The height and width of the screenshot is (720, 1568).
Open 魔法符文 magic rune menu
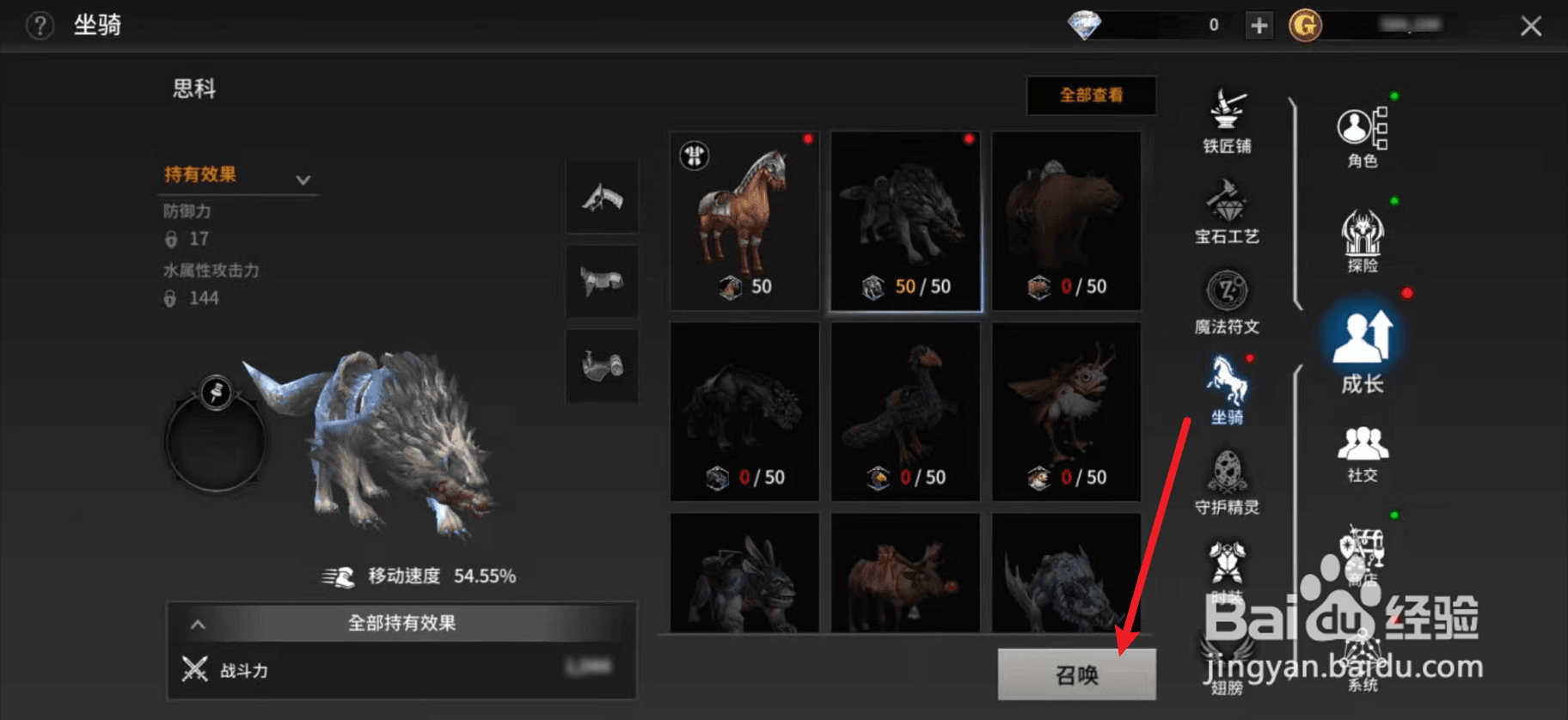[x=1228, y=301]
